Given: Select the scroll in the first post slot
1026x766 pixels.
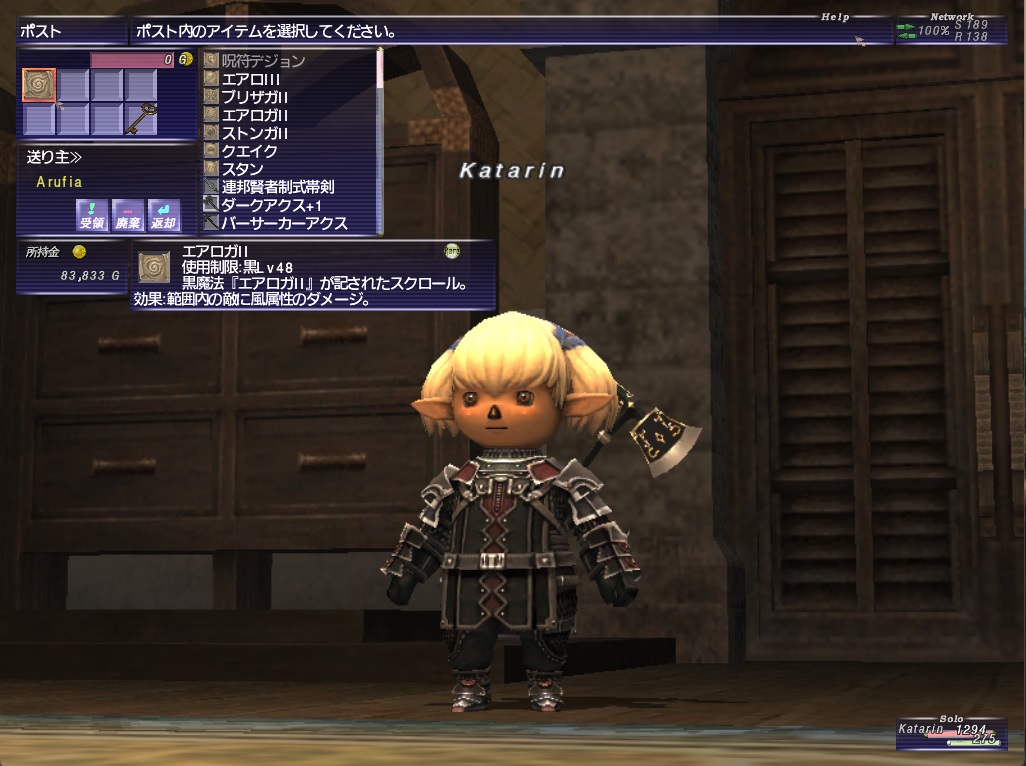Looking at the screenshot, I should pos(39,85).
